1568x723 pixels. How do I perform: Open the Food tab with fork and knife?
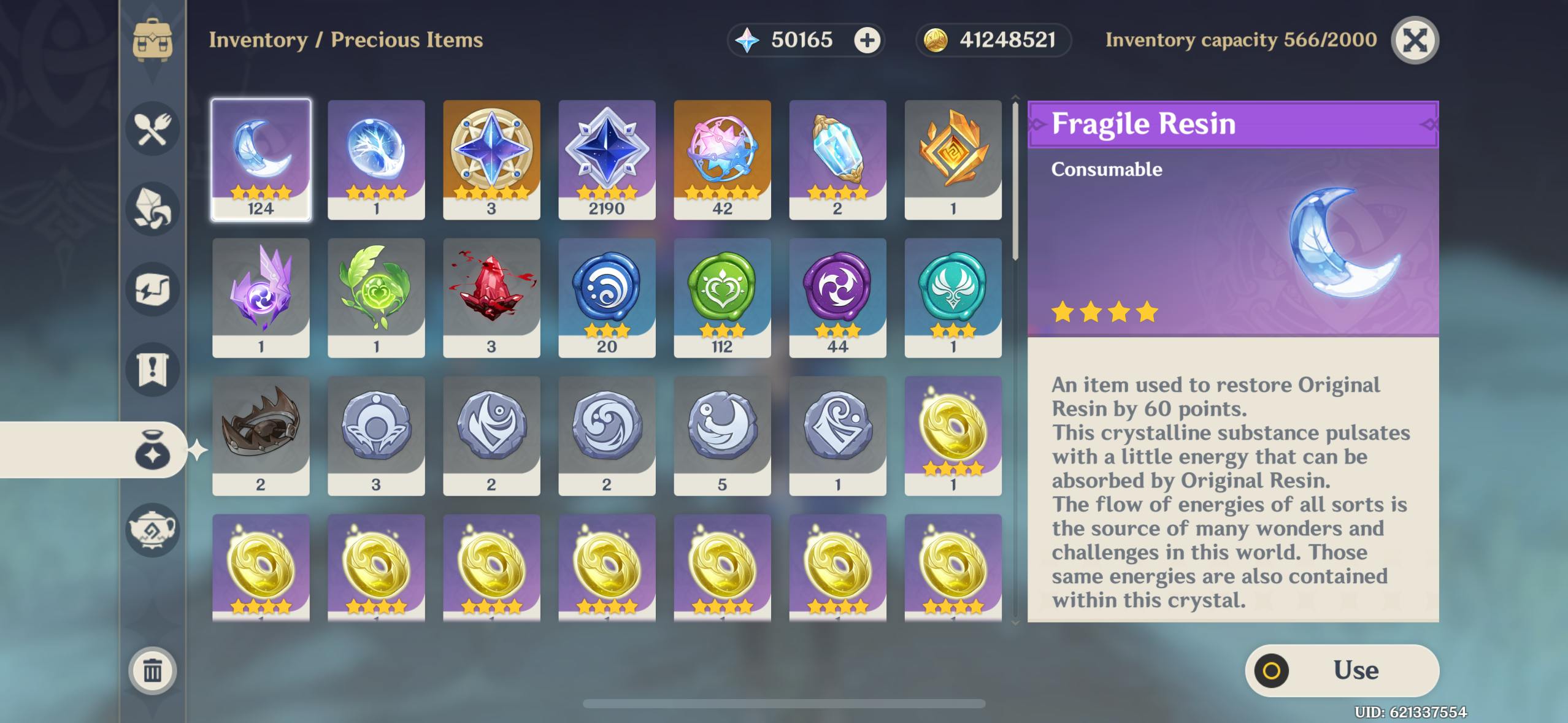pyautogui.click(x=152, y=129)
